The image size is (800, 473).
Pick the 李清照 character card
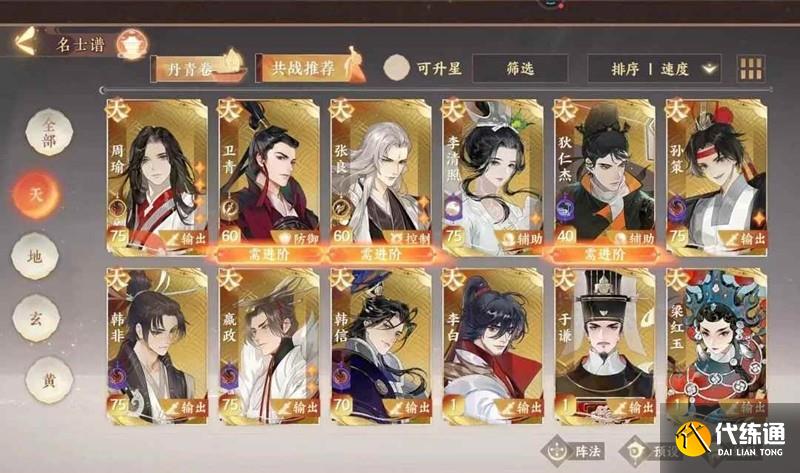tap(492, 173)
